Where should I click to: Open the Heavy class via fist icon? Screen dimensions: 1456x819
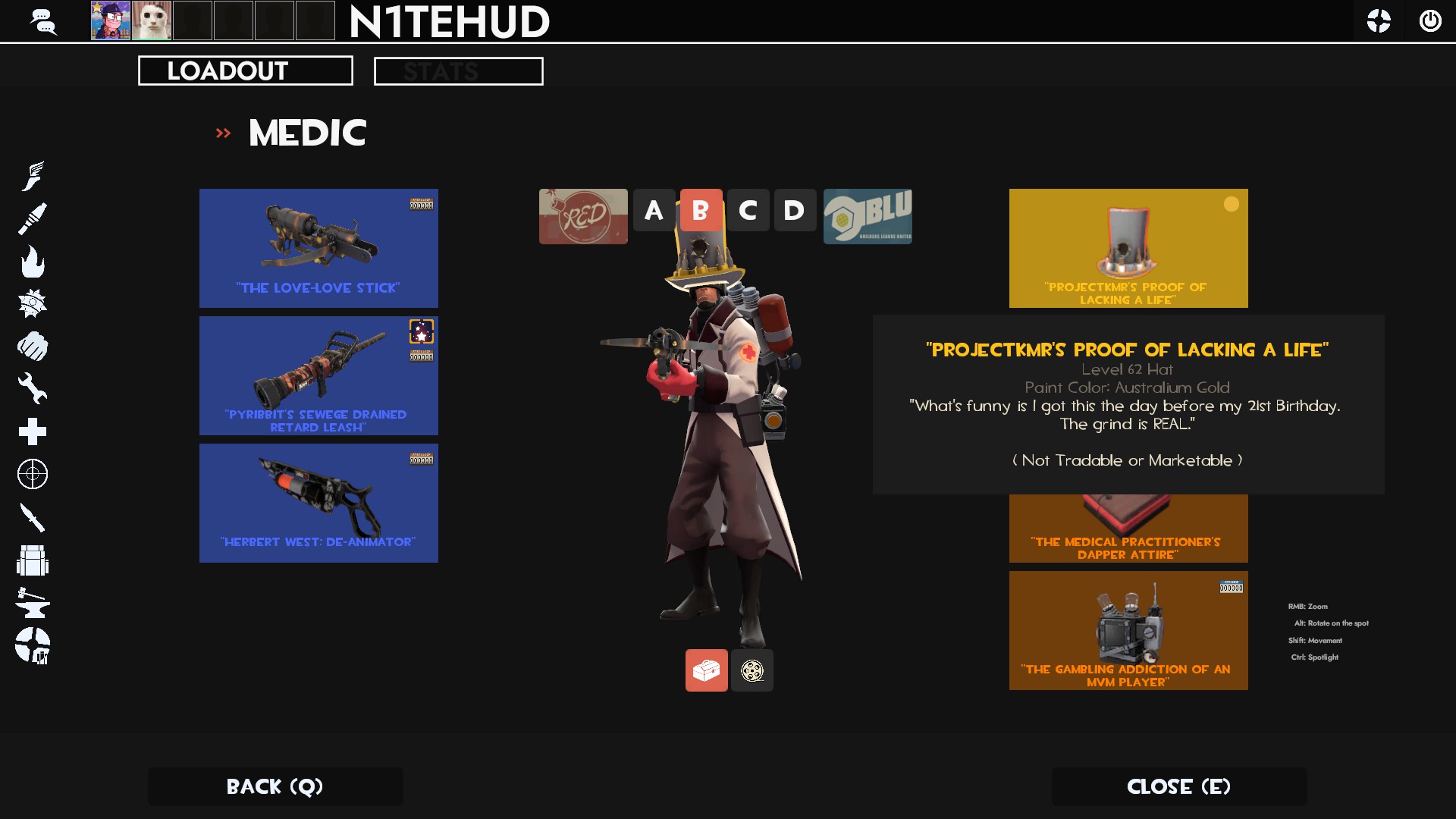[33, 347]
